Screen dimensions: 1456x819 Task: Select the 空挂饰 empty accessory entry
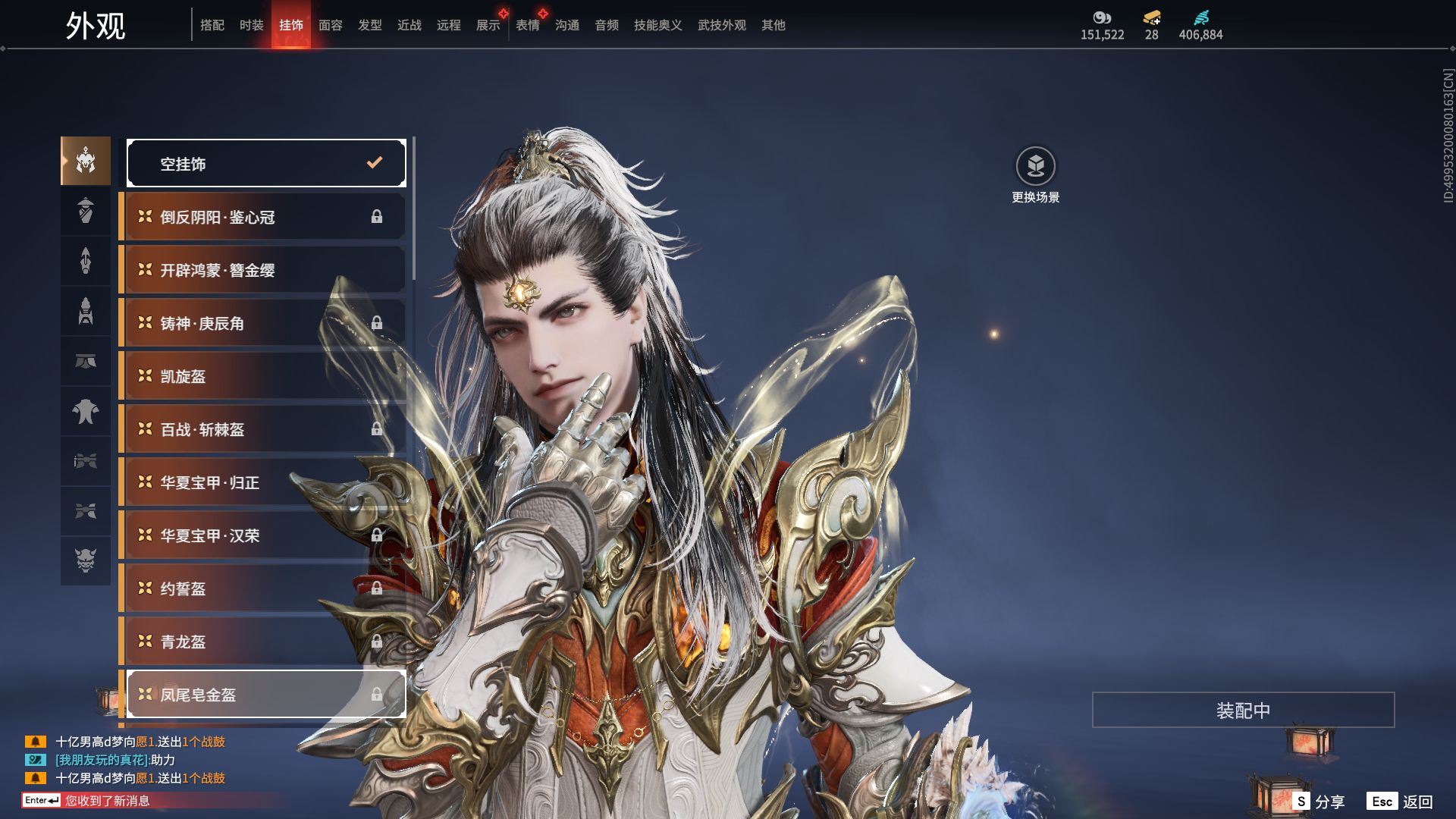[265, 163]
